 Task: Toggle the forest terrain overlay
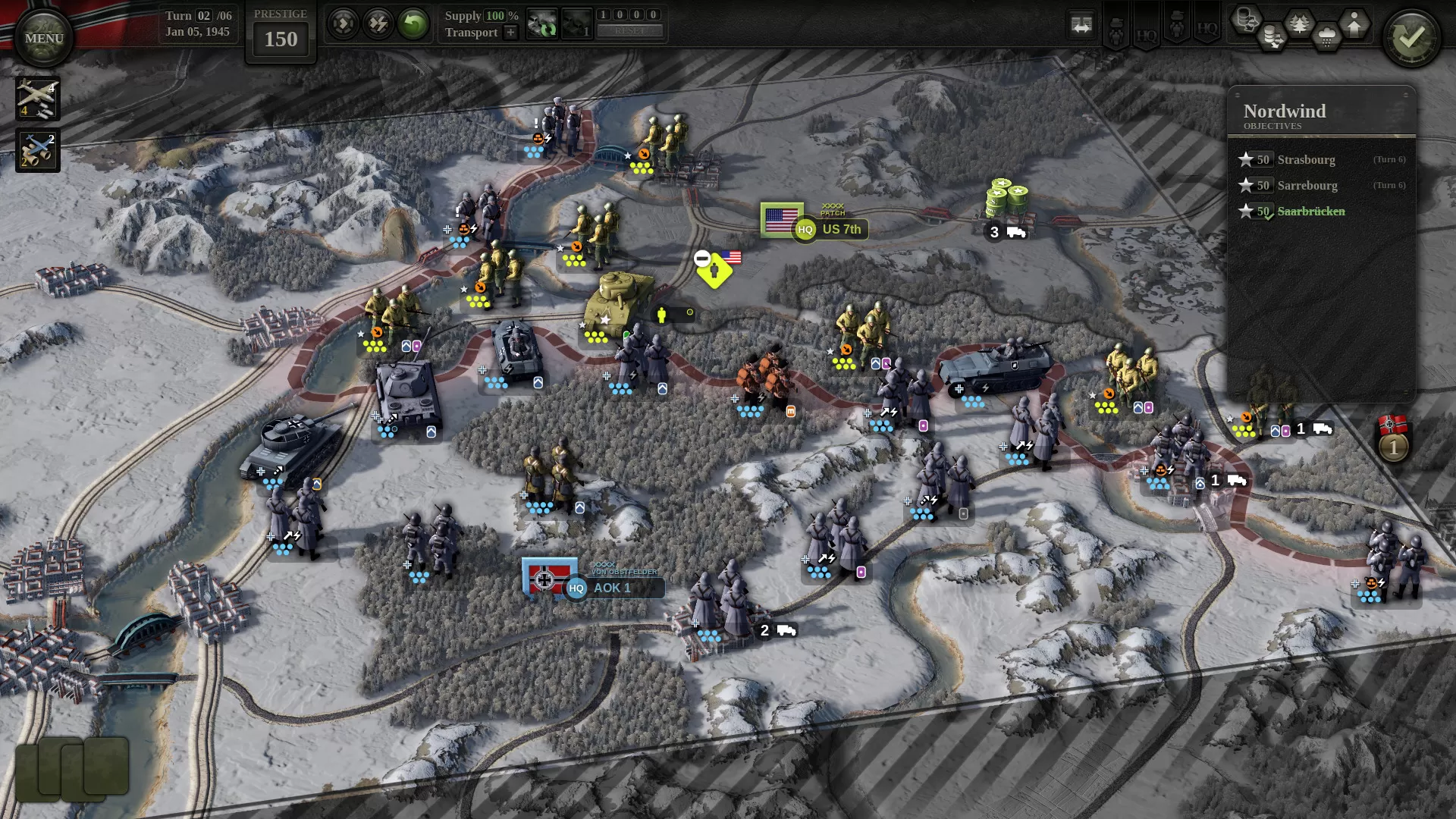point(1299,21)
